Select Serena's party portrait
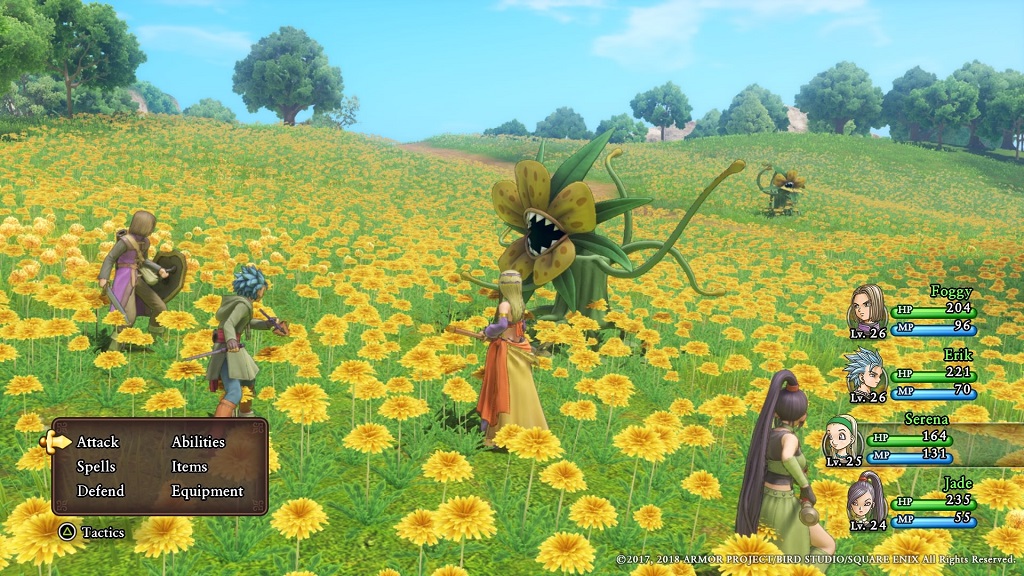Viewport: 1024px width, 576px height. point(842,439)
